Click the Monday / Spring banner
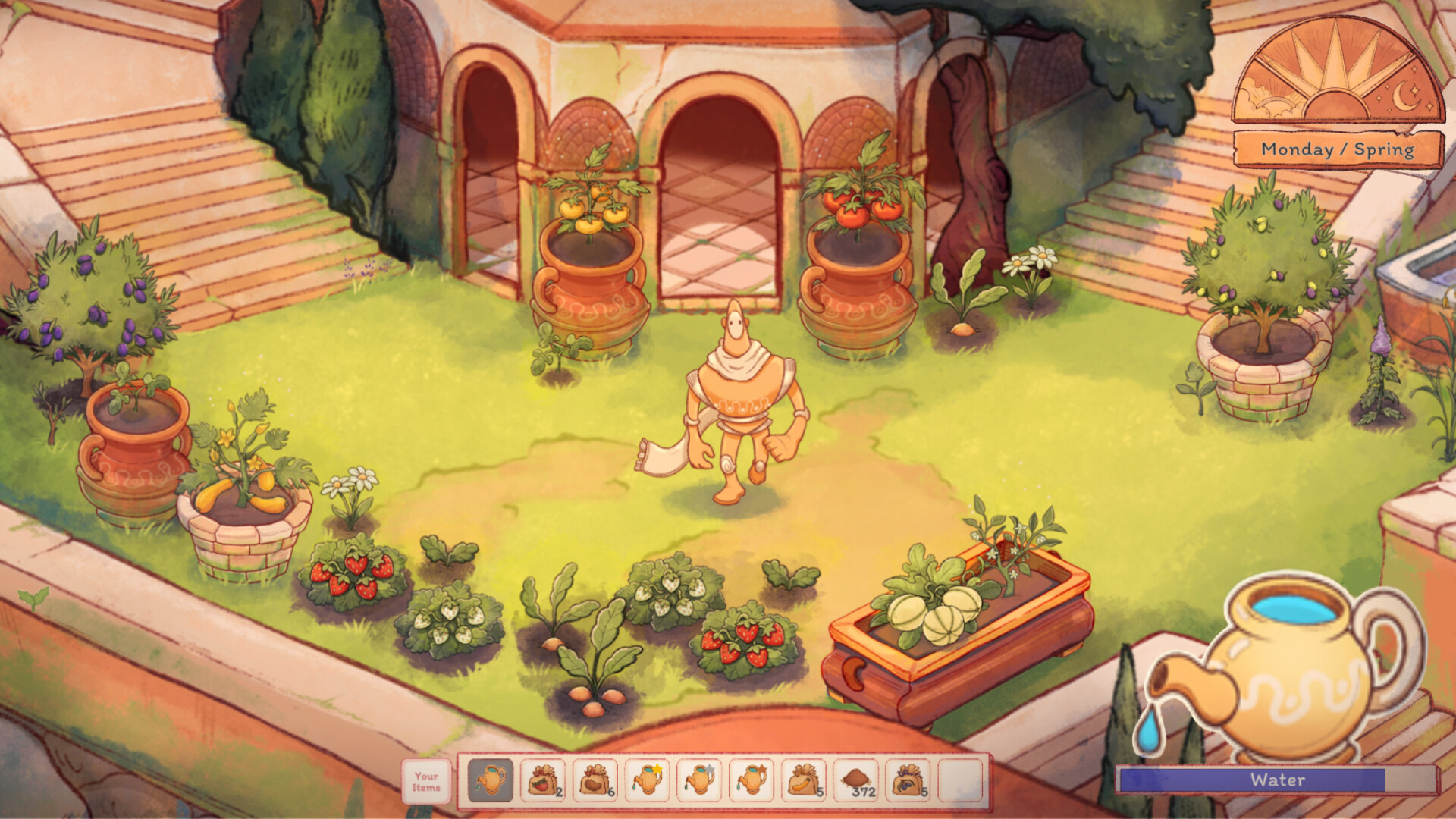The width and height of the screenshot is (1456, 819). click(x=1337, y=150)
